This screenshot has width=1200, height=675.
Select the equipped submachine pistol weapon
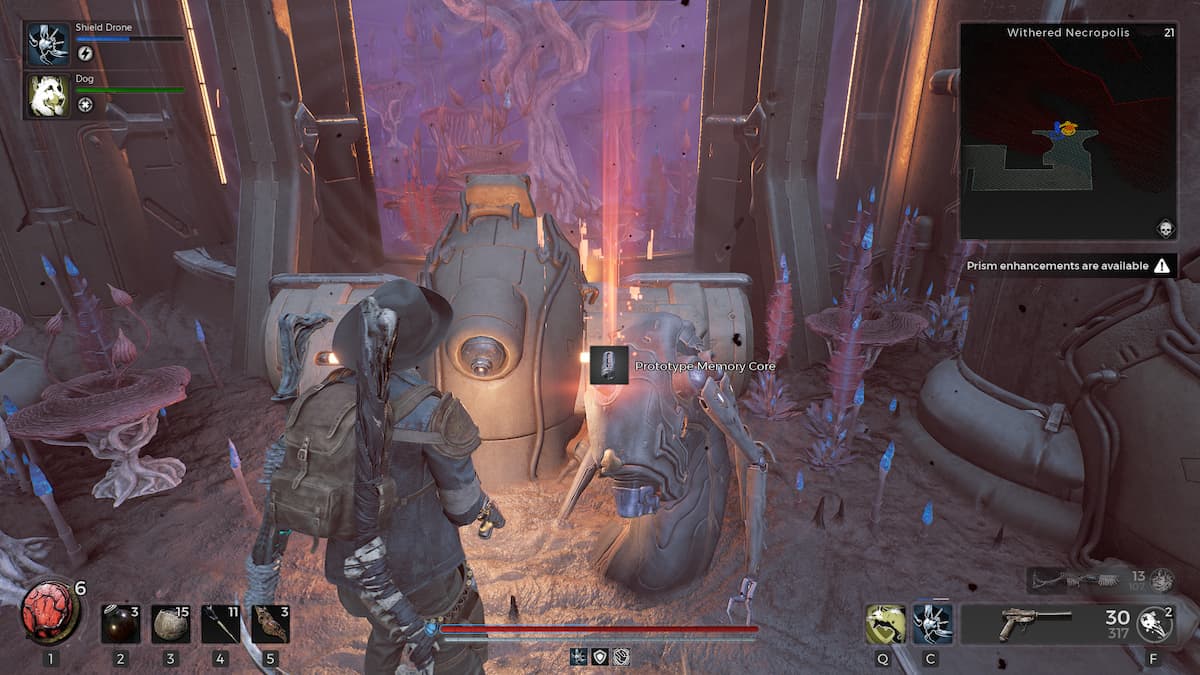(x=1035, y=624)
